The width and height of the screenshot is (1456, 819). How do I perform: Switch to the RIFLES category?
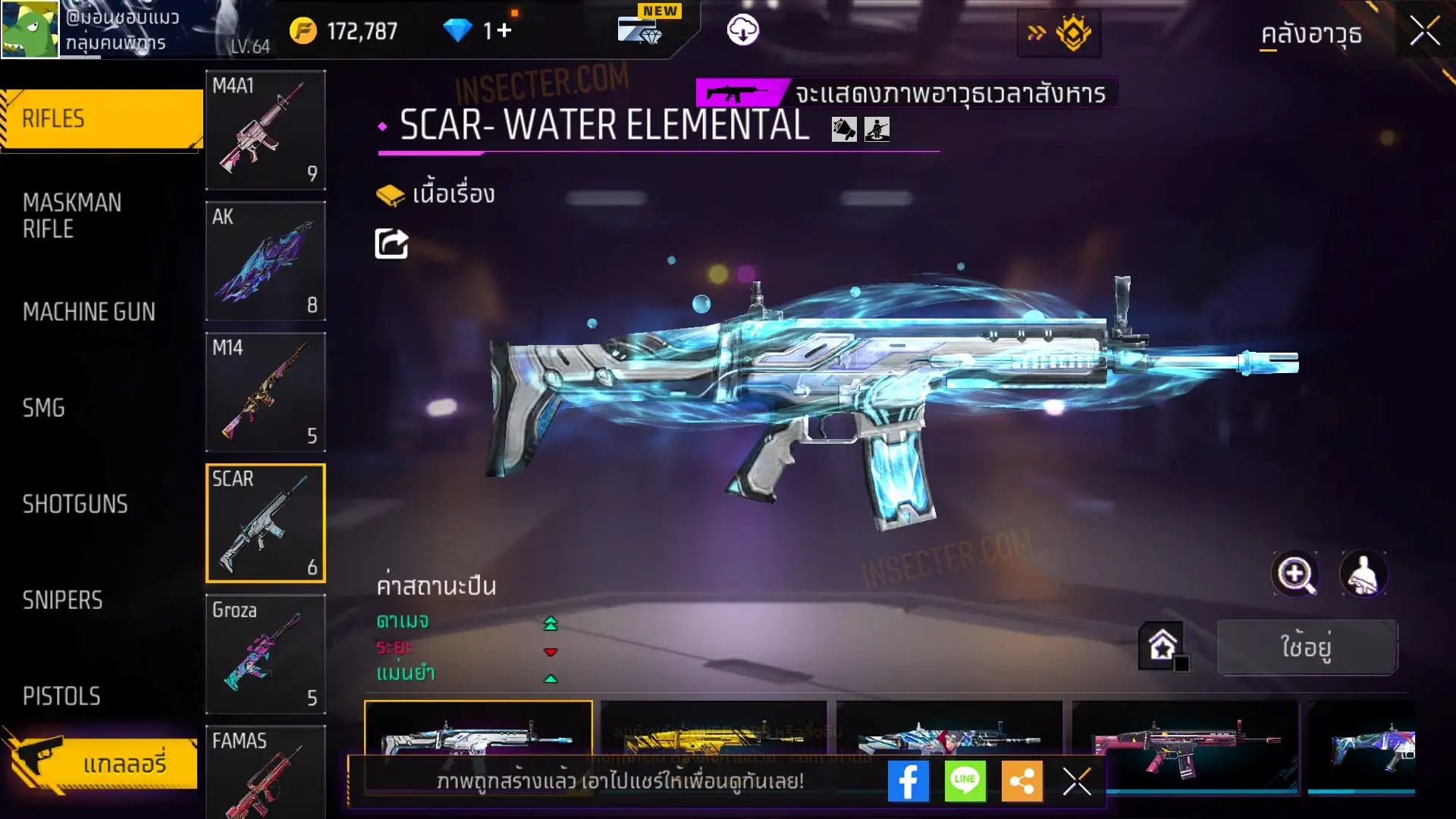(x=102, y=119)
